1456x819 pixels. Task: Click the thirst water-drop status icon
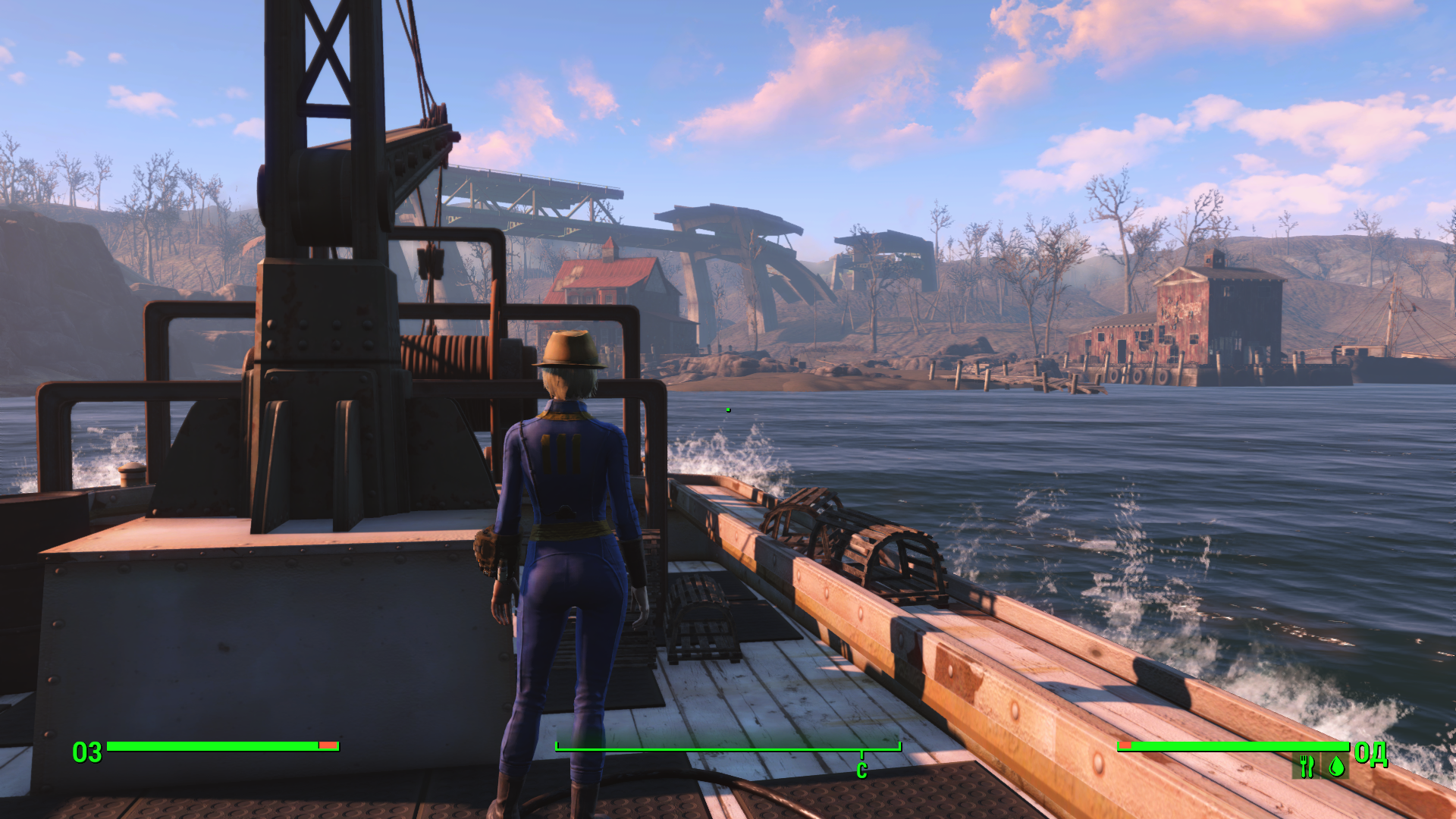coord(1336,766)
